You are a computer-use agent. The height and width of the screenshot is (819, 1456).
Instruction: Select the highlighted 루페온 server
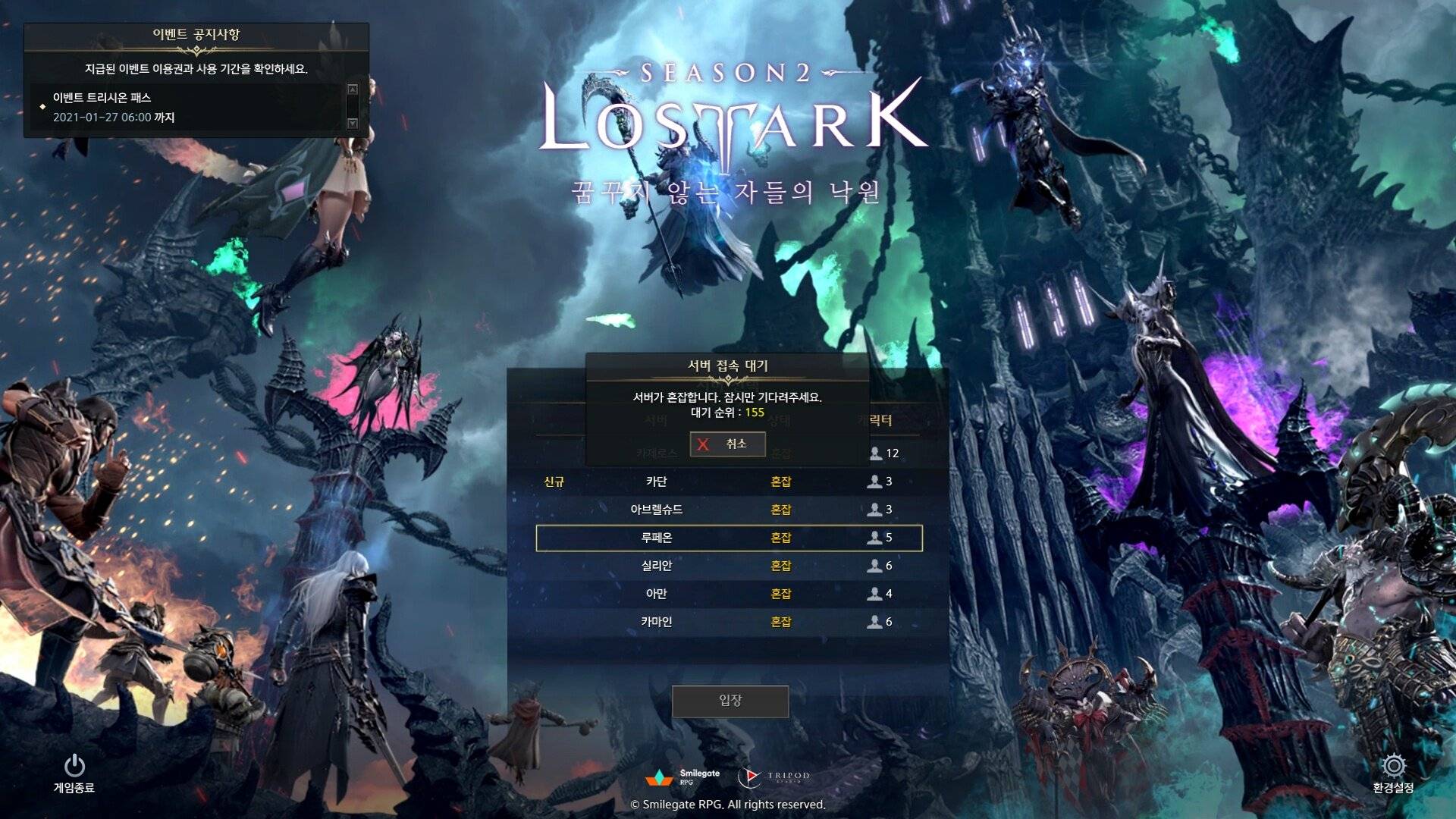[729, 538]
